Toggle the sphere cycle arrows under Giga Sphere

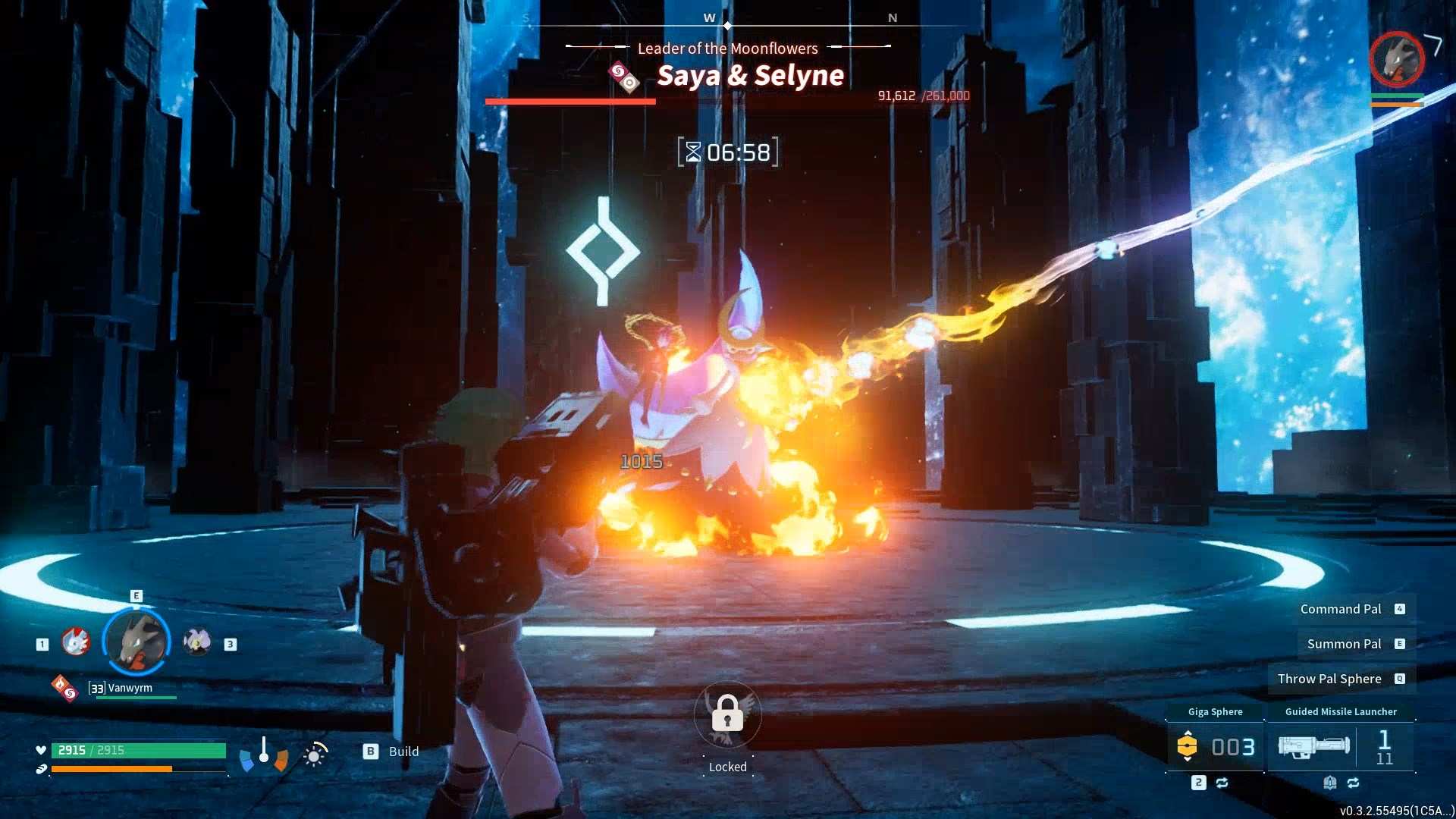(x=1223, y=782)
